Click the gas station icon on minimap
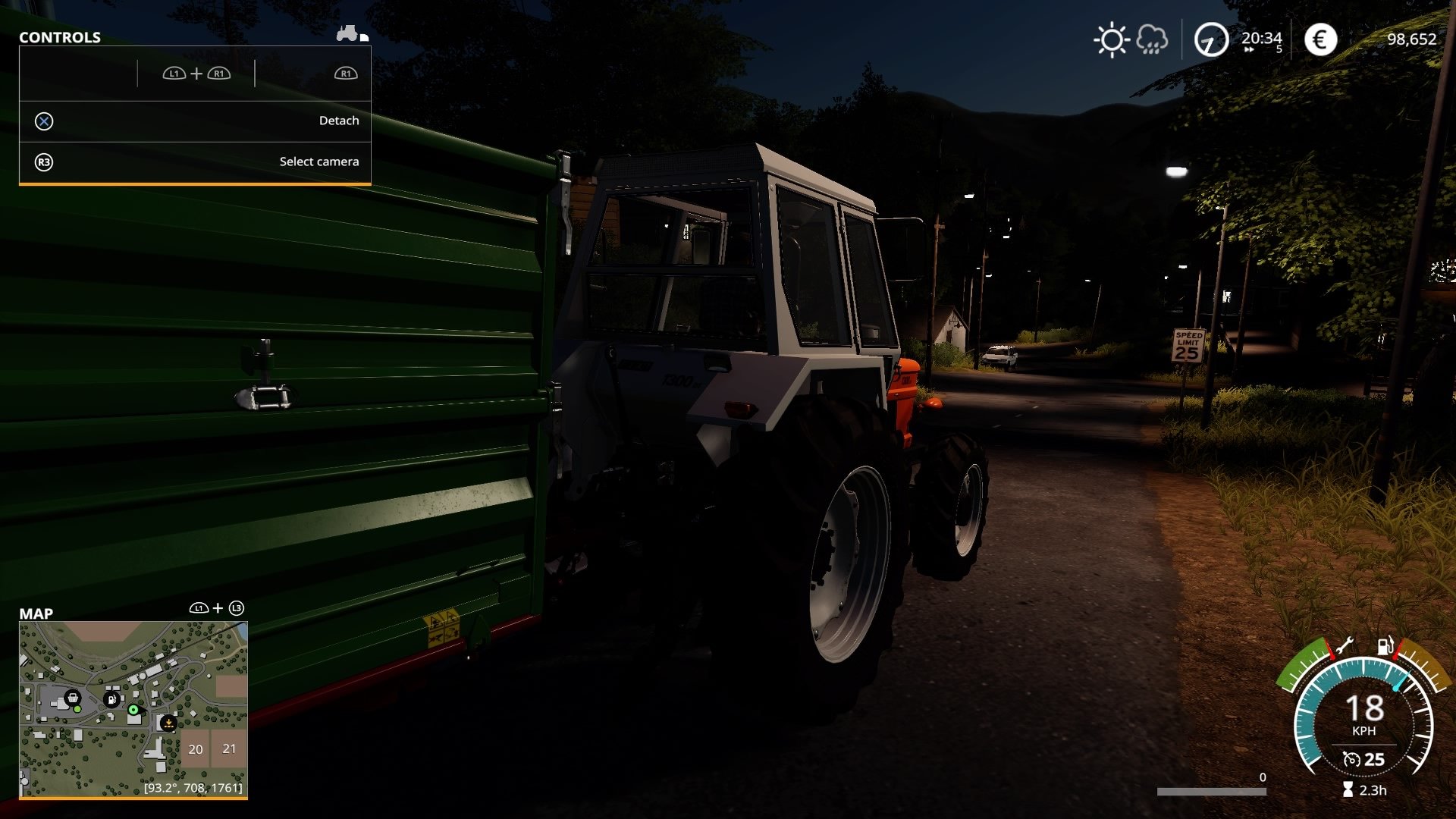Screen dimensions: 1456x819 click(111, 700)
